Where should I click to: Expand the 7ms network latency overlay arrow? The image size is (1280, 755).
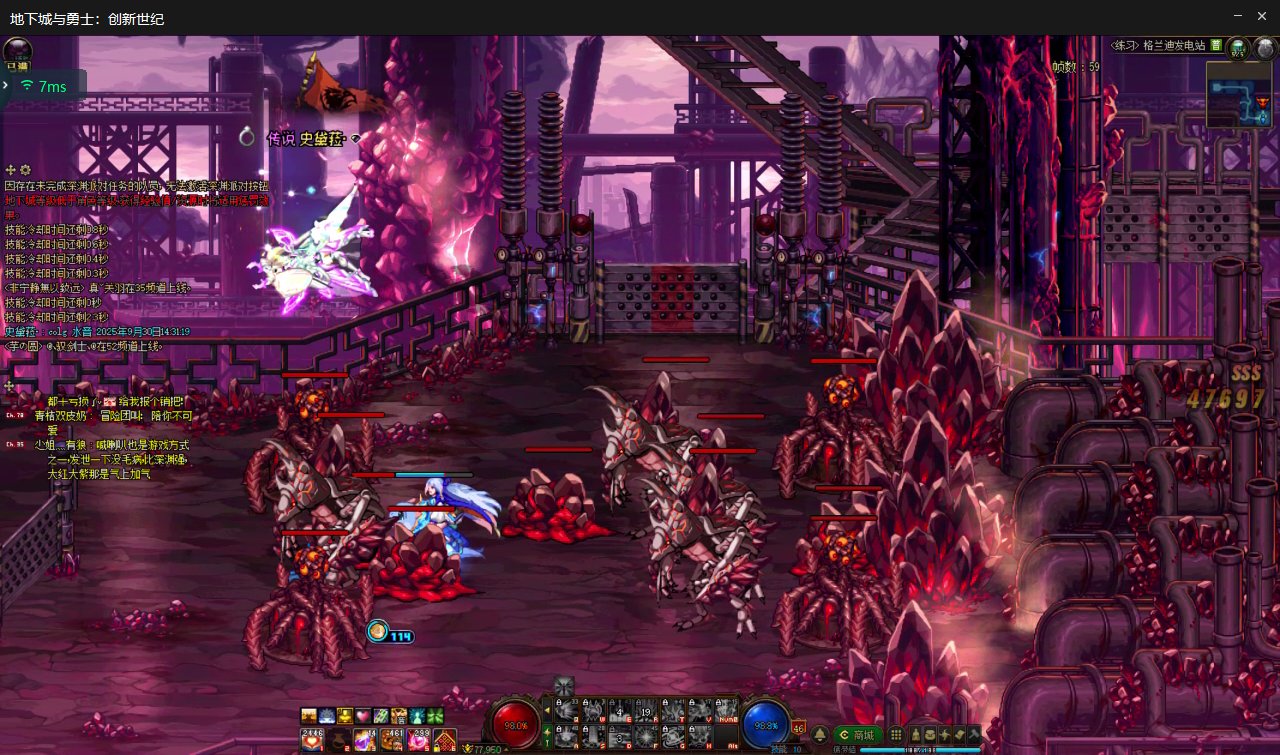tap(6, 86)
